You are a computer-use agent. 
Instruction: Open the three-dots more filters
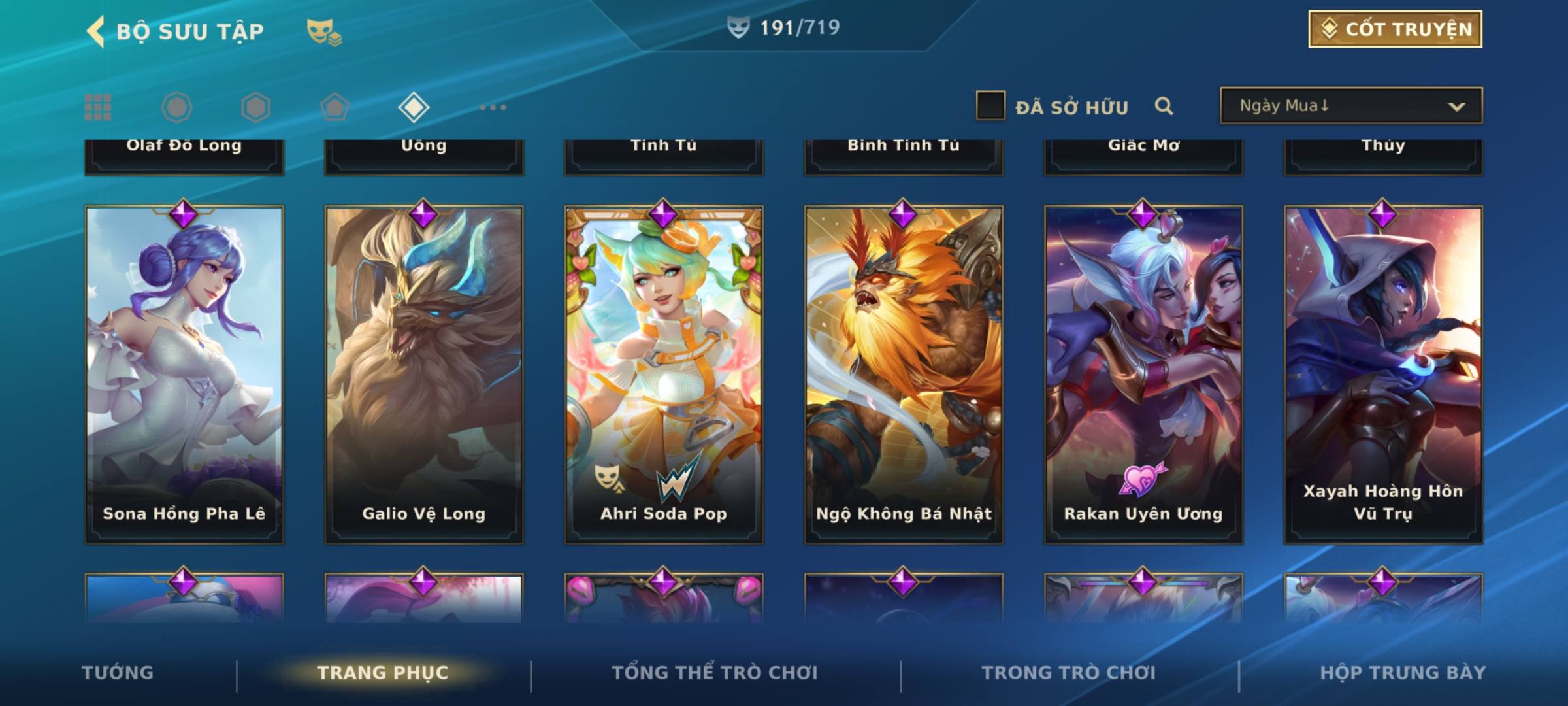(493, 107)
